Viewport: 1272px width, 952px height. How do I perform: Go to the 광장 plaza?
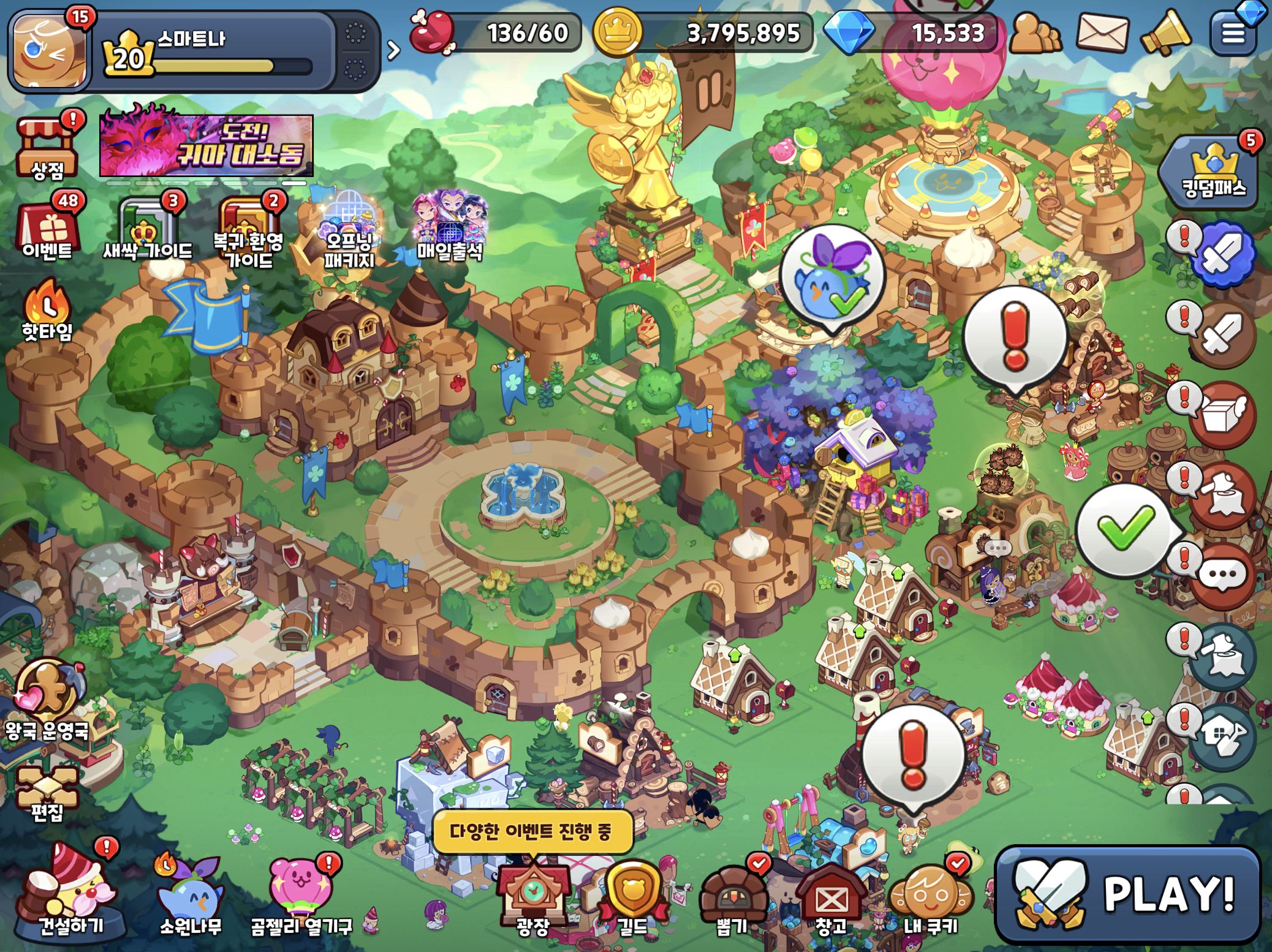pos(532,897)
